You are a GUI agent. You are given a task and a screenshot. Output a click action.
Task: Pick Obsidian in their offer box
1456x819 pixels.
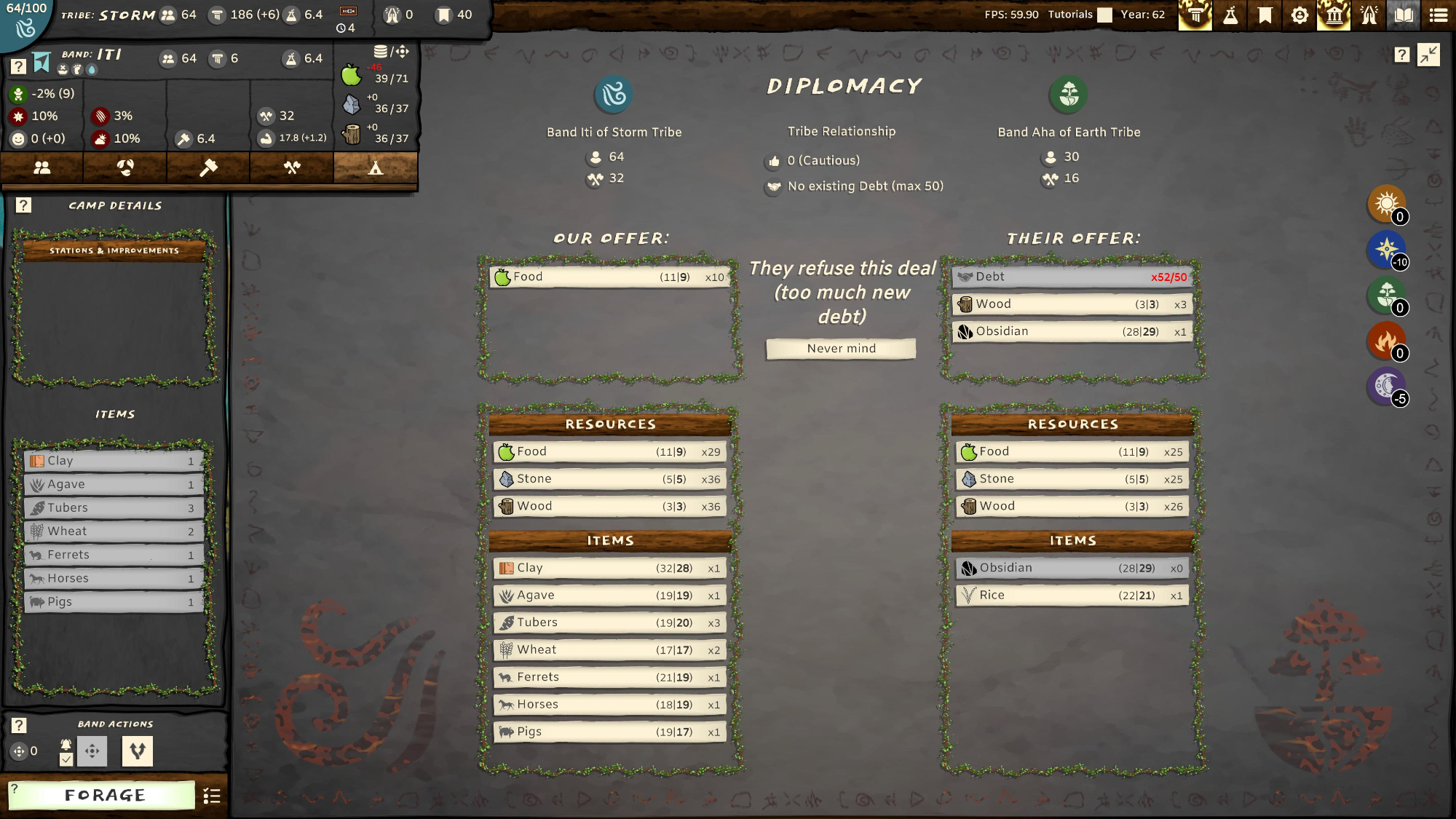(x=1072, y=332)
